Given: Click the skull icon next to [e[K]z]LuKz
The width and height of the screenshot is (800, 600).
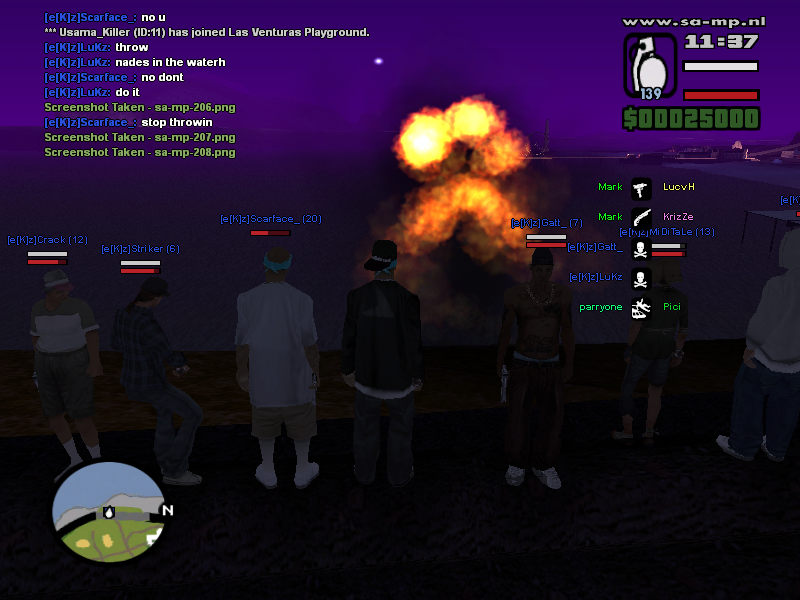Looking at the screenshot, I should coord(641,277).
